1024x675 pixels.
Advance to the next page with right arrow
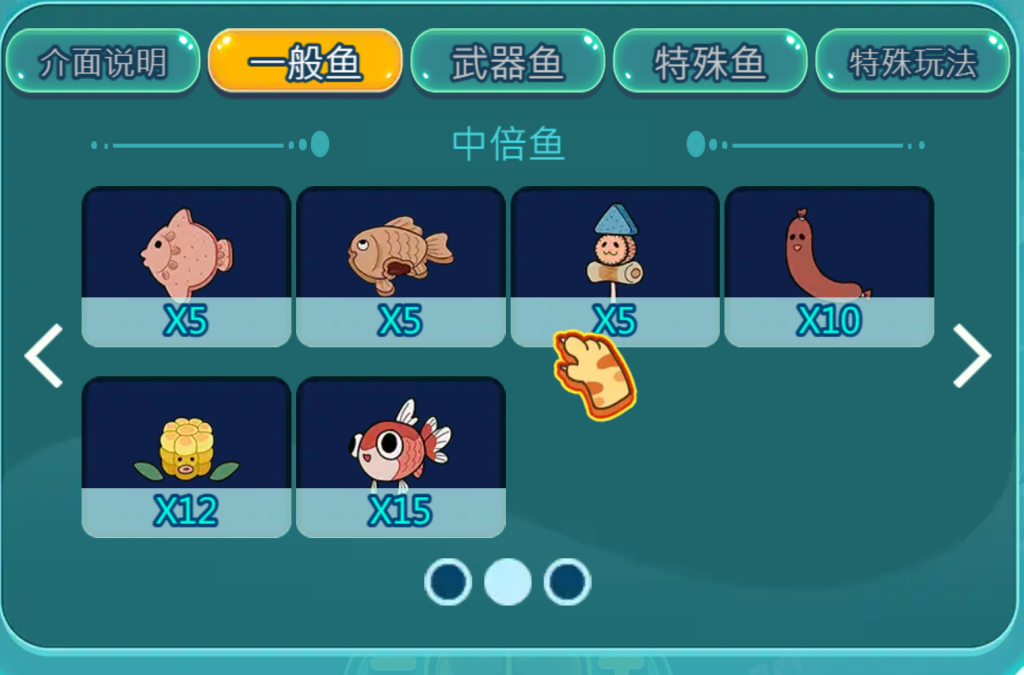coord(971,356)
